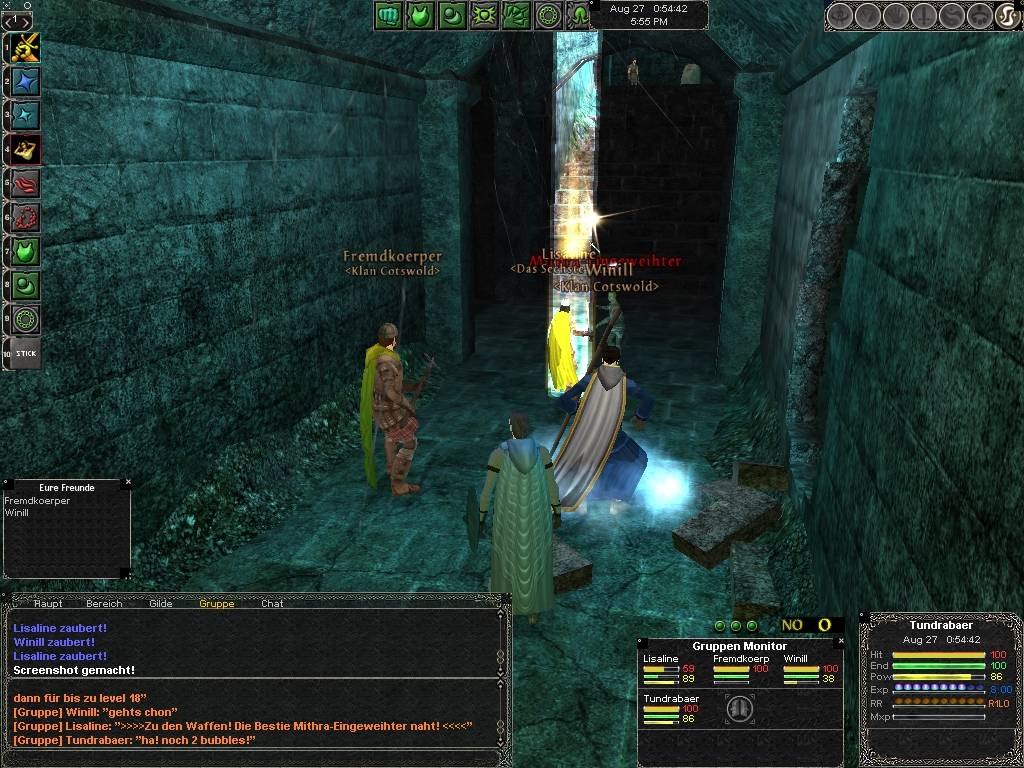Switch to the Haupt chat tab
The width and height of the screenshot is (1024, 768).
click(x=48, y=603)
